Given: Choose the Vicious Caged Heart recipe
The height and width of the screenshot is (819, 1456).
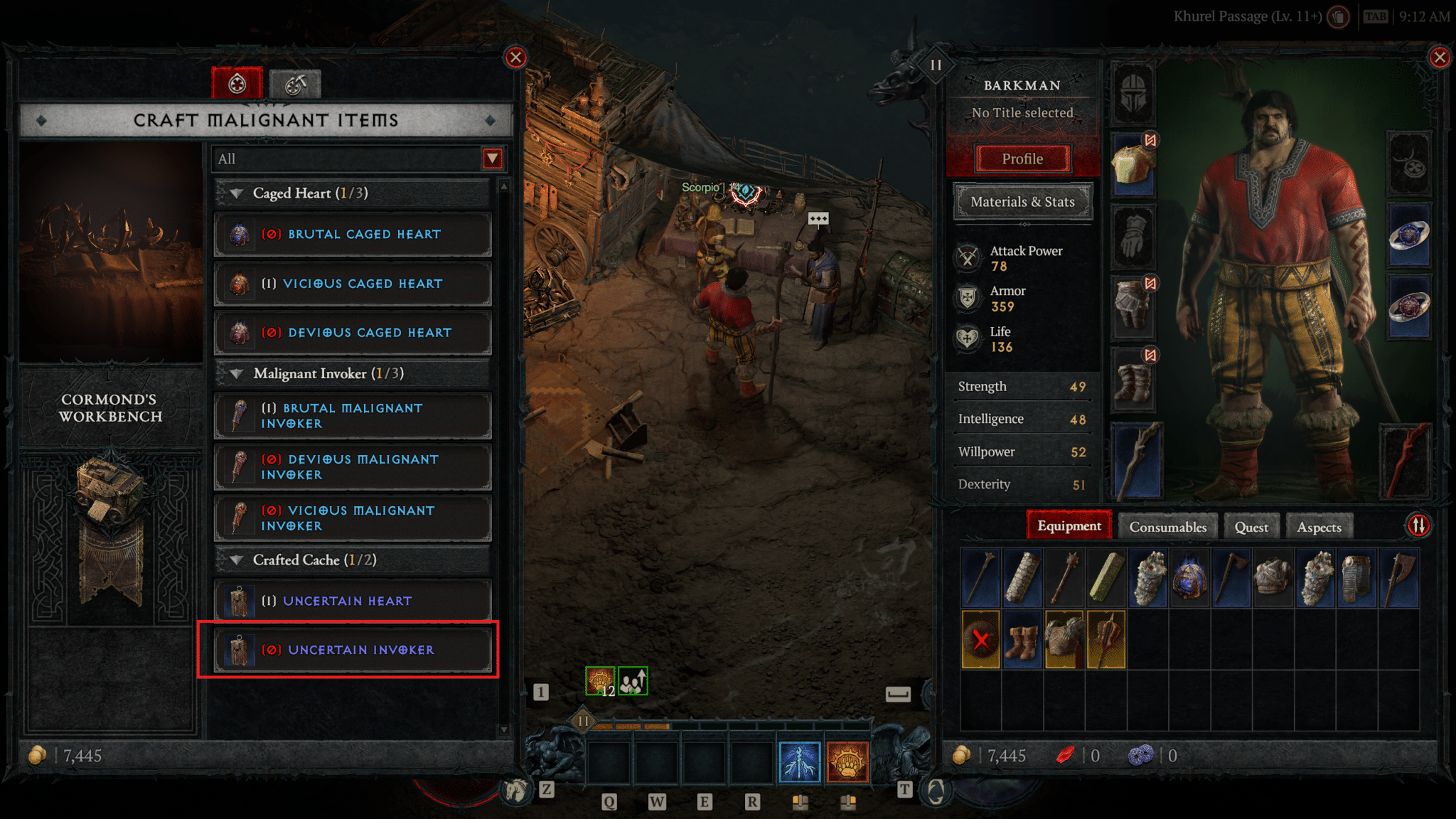Looking at the screenshot, I should pyautogui.click(x=353, y=284).
